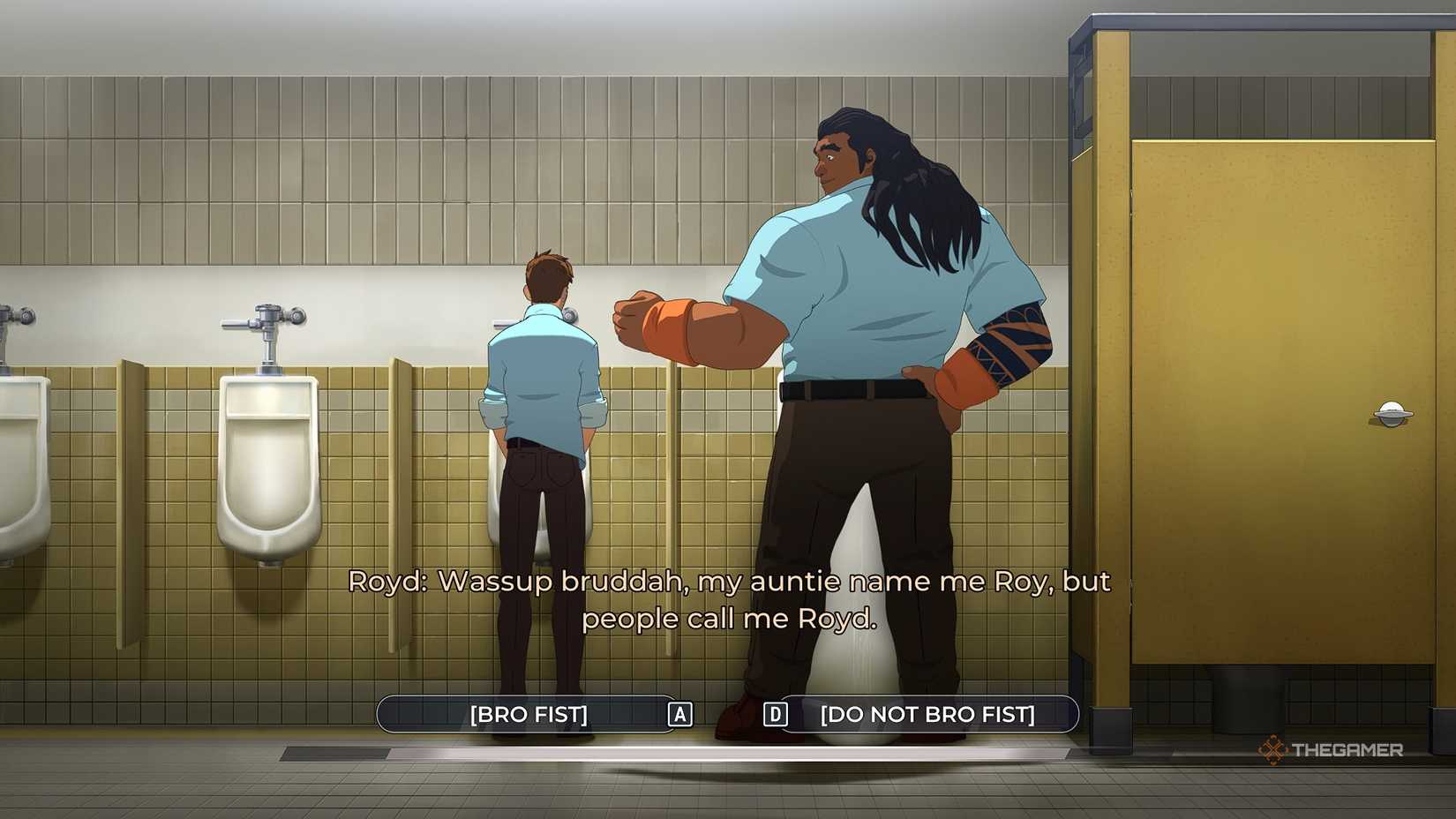Click the orange THEGAMER logo icon

pyautogui.click(x=1272, y=749)
